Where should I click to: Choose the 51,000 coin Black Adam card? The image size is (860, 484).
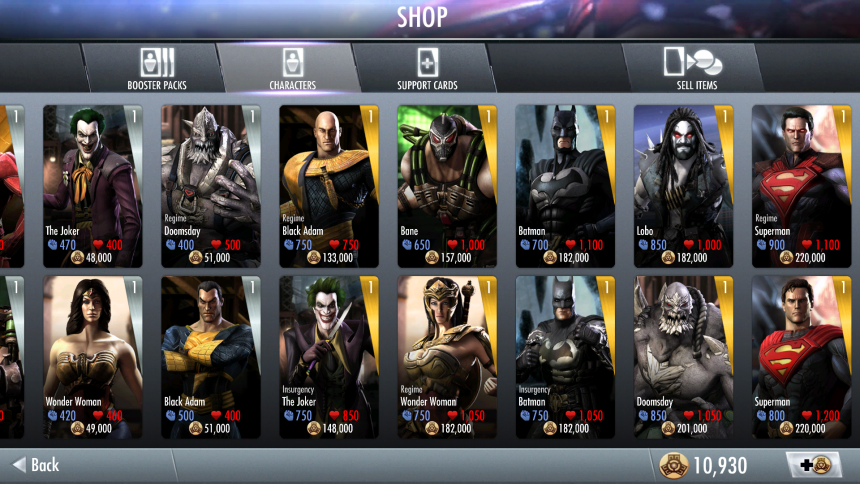(x=211, y=357)
